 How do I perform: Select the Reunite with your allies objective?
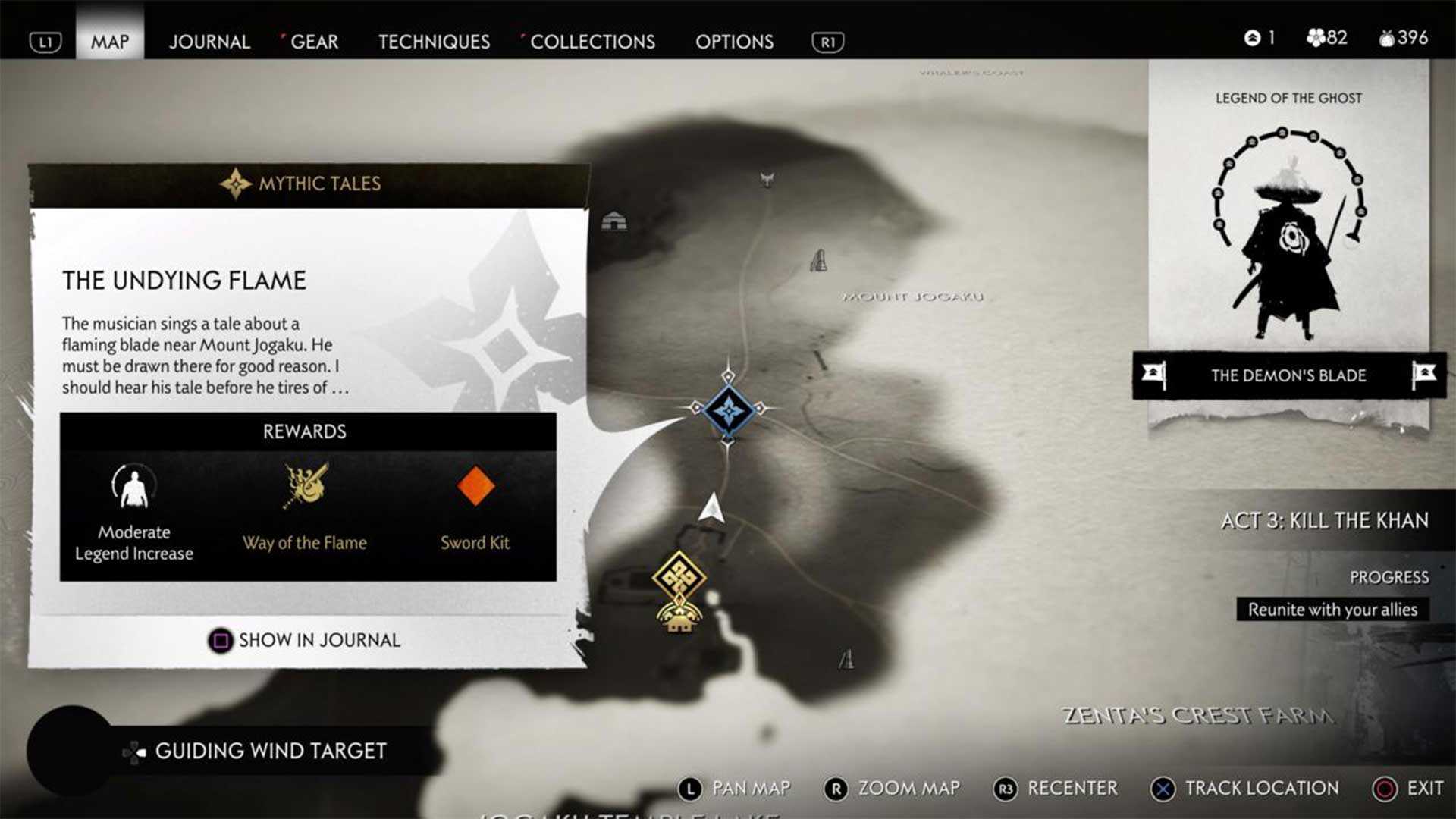(1332, 610)
